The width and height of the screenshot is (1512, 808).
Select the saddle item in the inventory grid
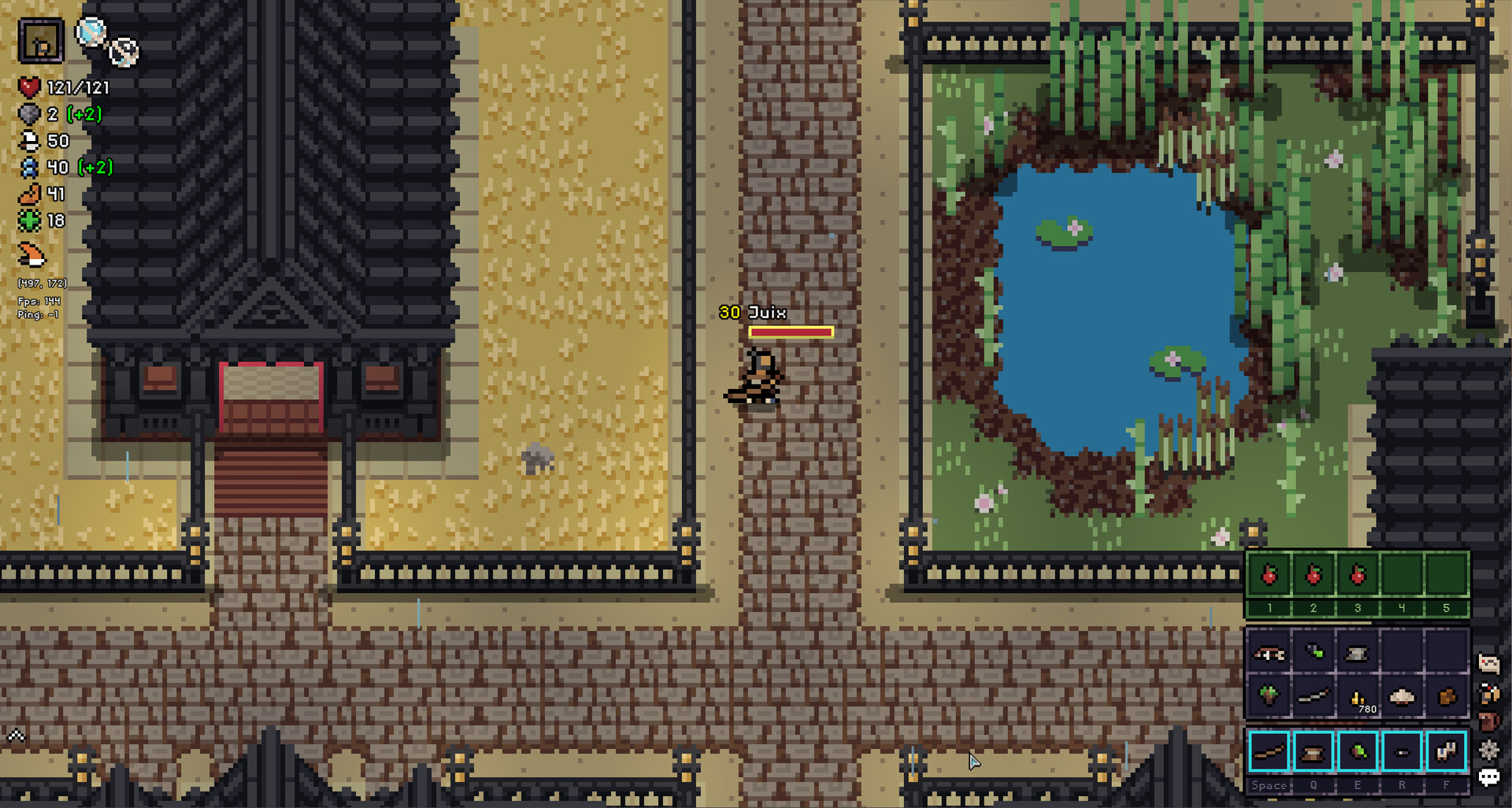[x=1268, y=654]
